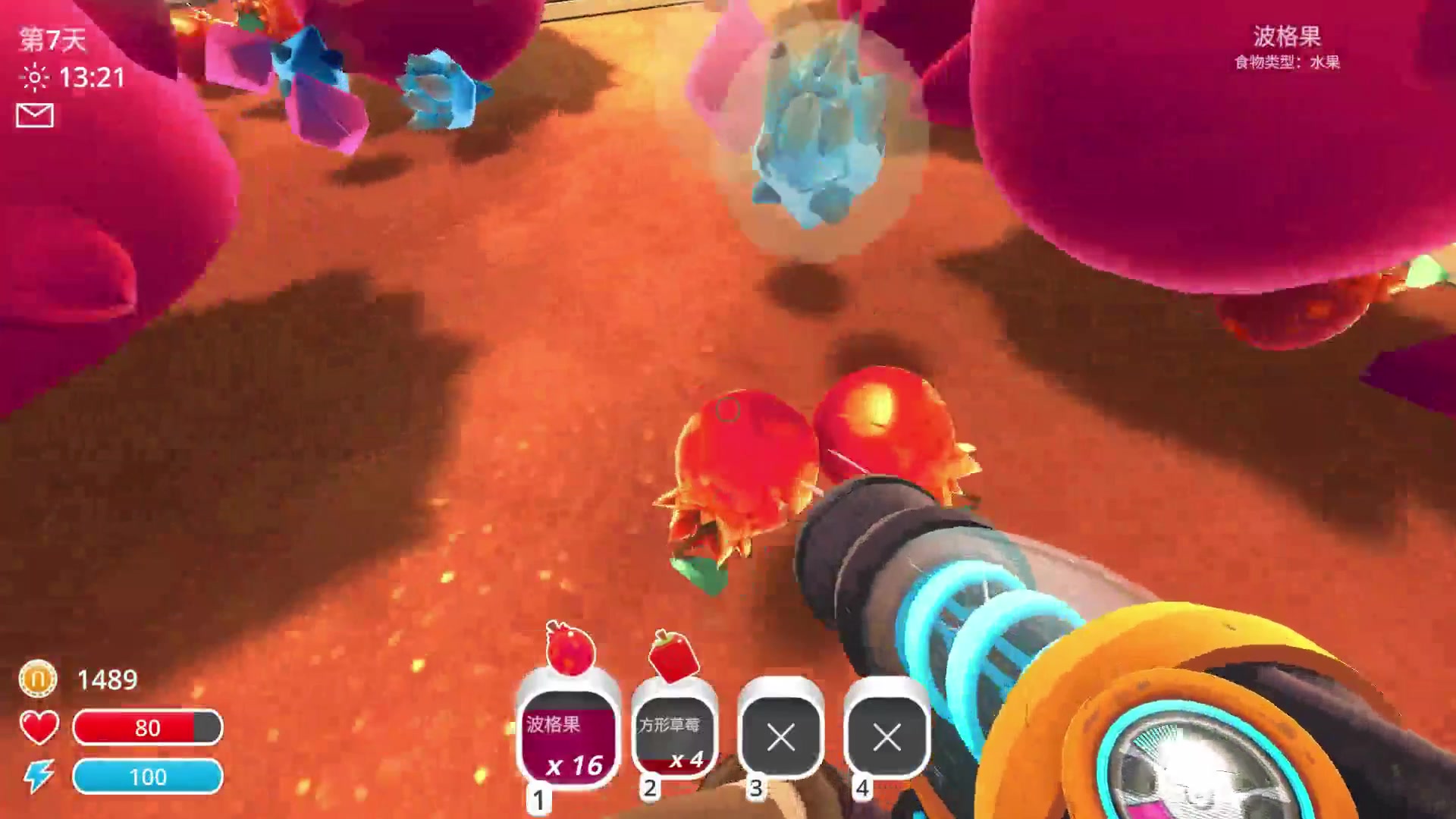Select the 方形草莓 x4 hotbar slot
This screenshot has width=1456, height=819.
tap(673, 735)
